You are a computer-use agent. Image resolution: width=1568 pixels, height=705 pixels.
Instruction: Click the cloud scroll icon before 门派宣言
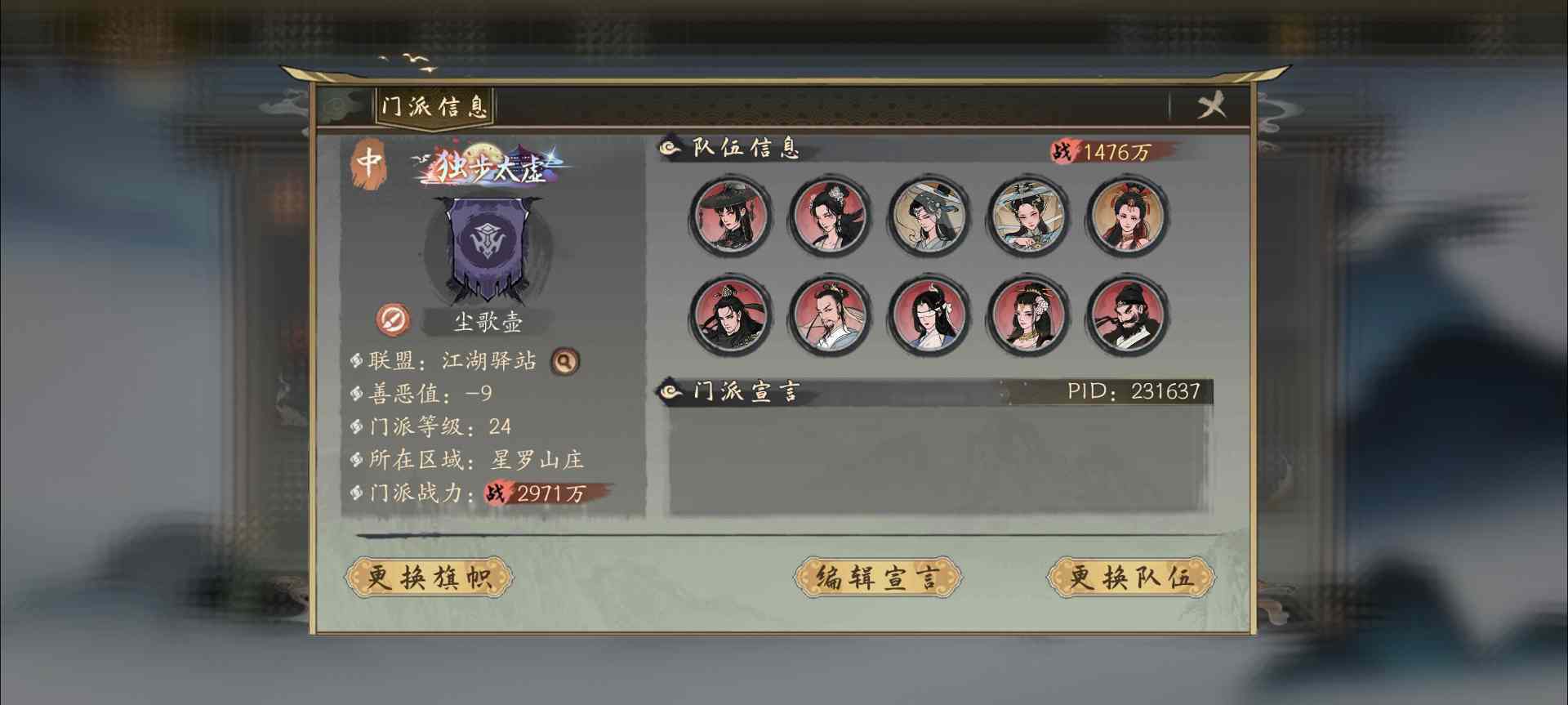(672, 391)
